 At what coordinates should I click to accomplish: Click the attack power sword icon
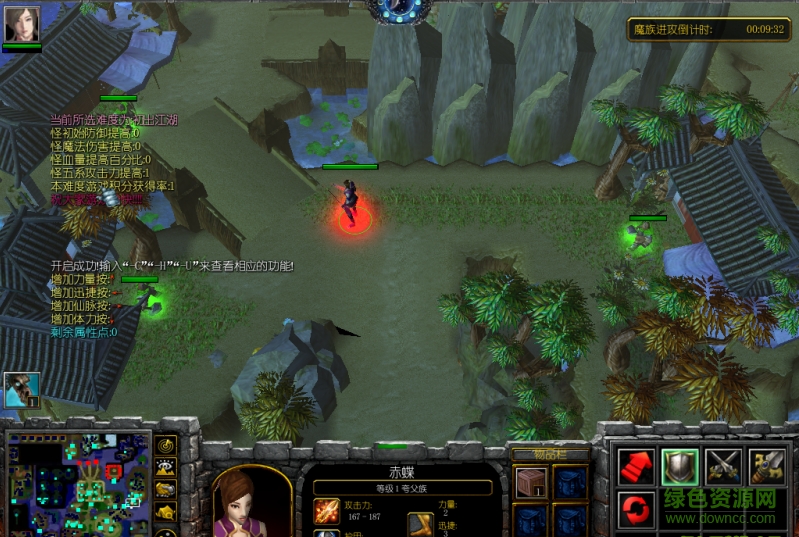click(x=327, y=512)
